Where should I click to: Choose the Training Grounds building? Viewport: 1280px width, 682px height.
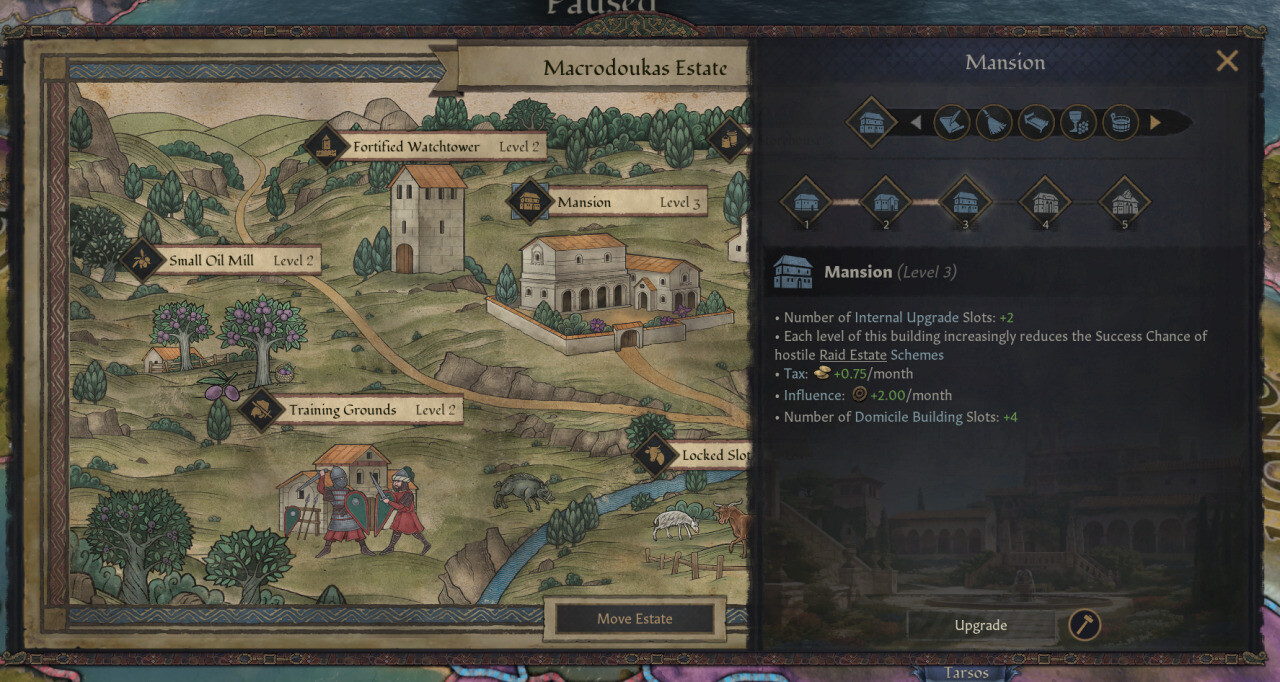[x=342, y=410]
